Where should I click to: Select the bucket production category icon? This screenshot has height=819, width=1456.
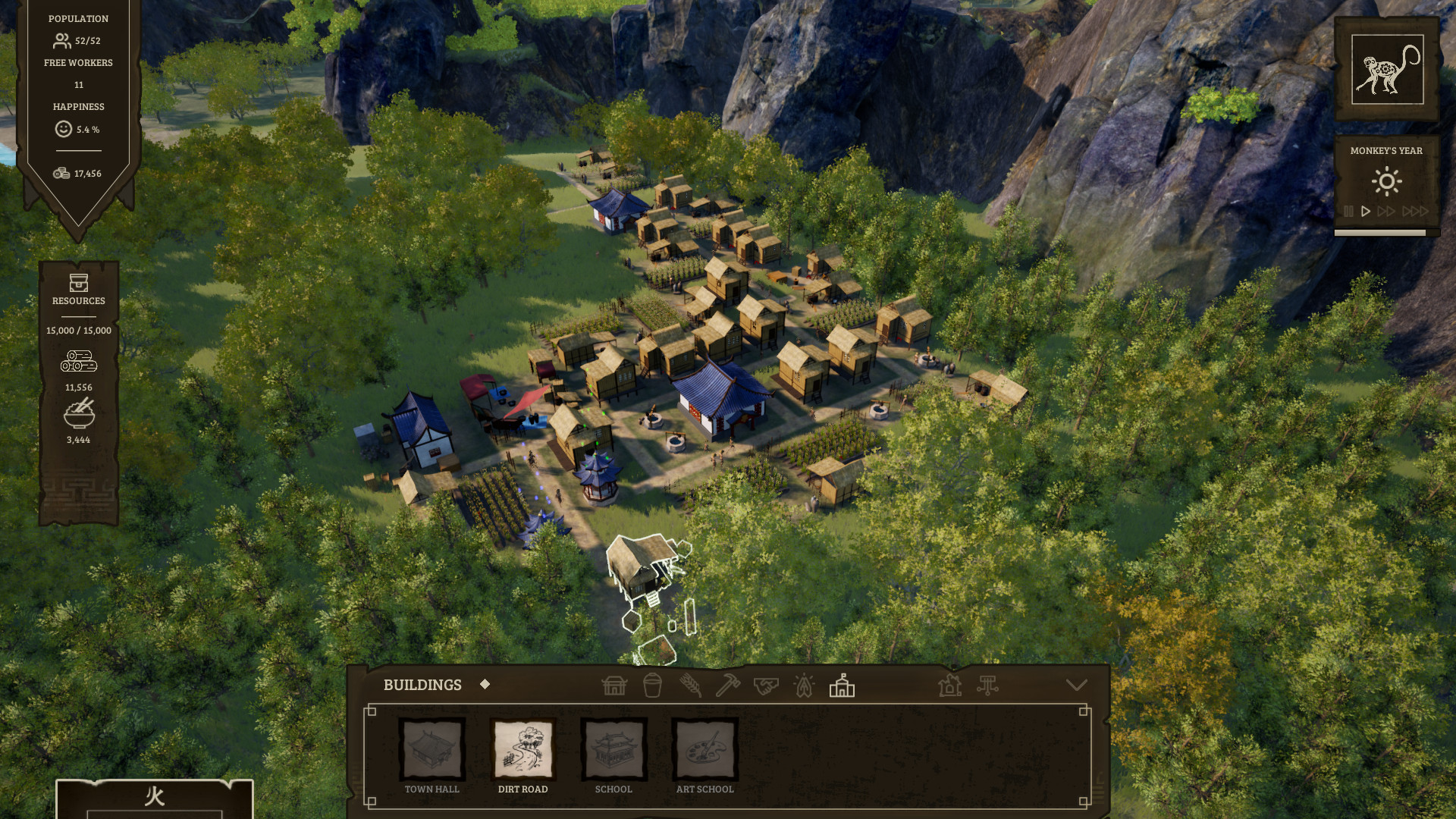coord(651,685)
